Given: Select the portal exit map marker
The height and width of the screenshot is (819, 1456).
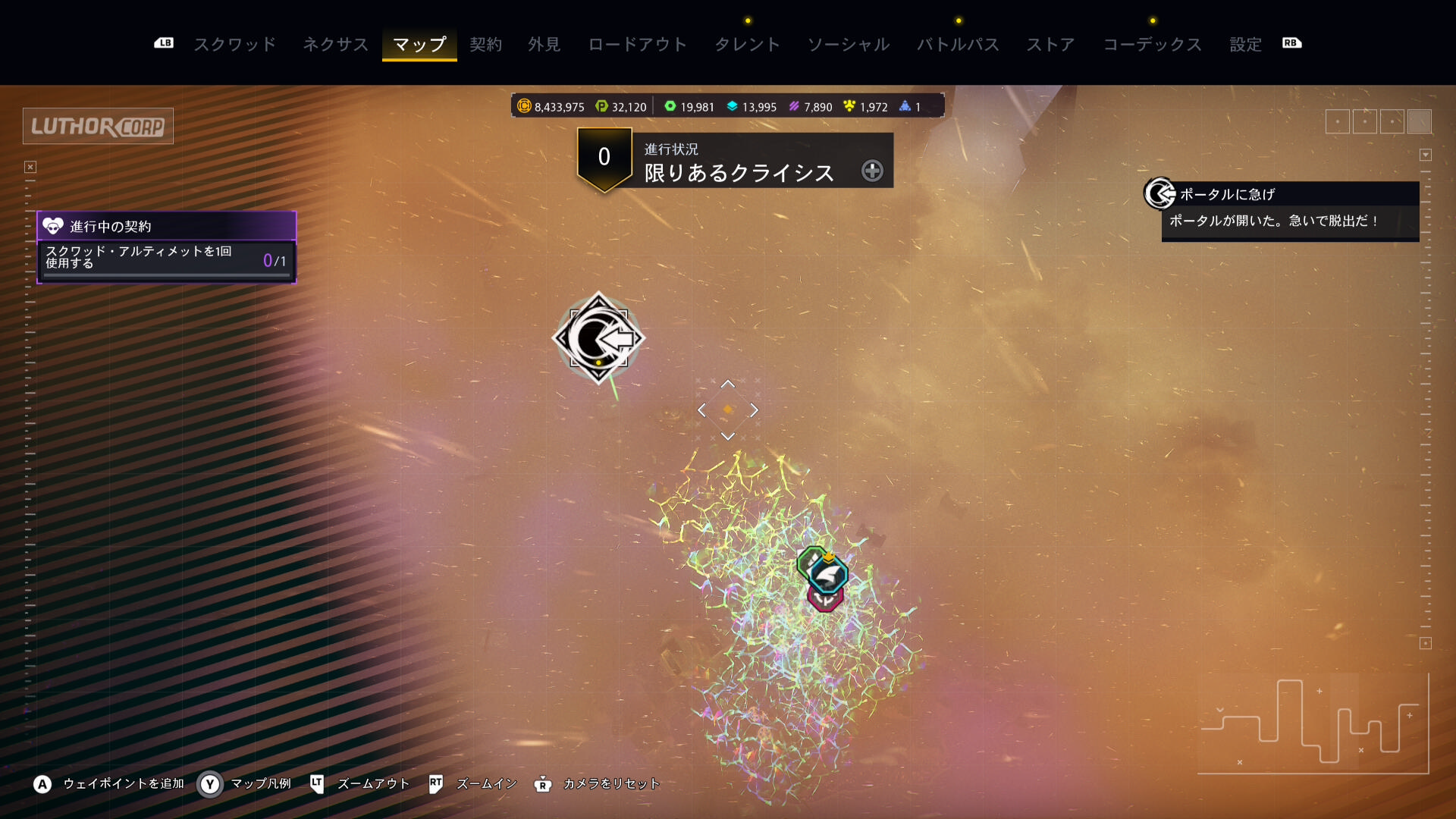Looking at the screenshot, I should tap(598, 338).
